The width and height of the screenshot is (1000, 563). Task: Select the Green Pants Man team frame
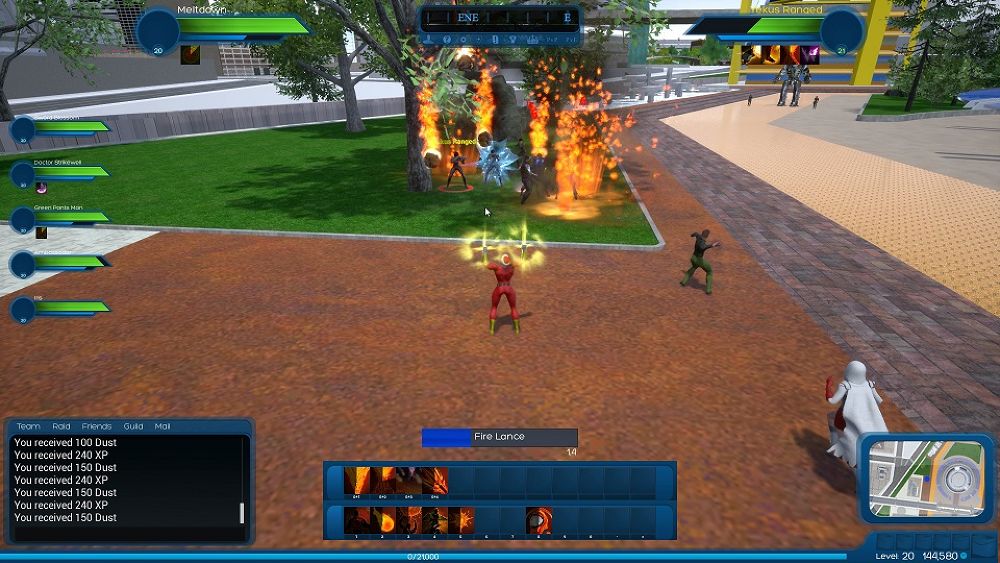[x=60, y=217]
